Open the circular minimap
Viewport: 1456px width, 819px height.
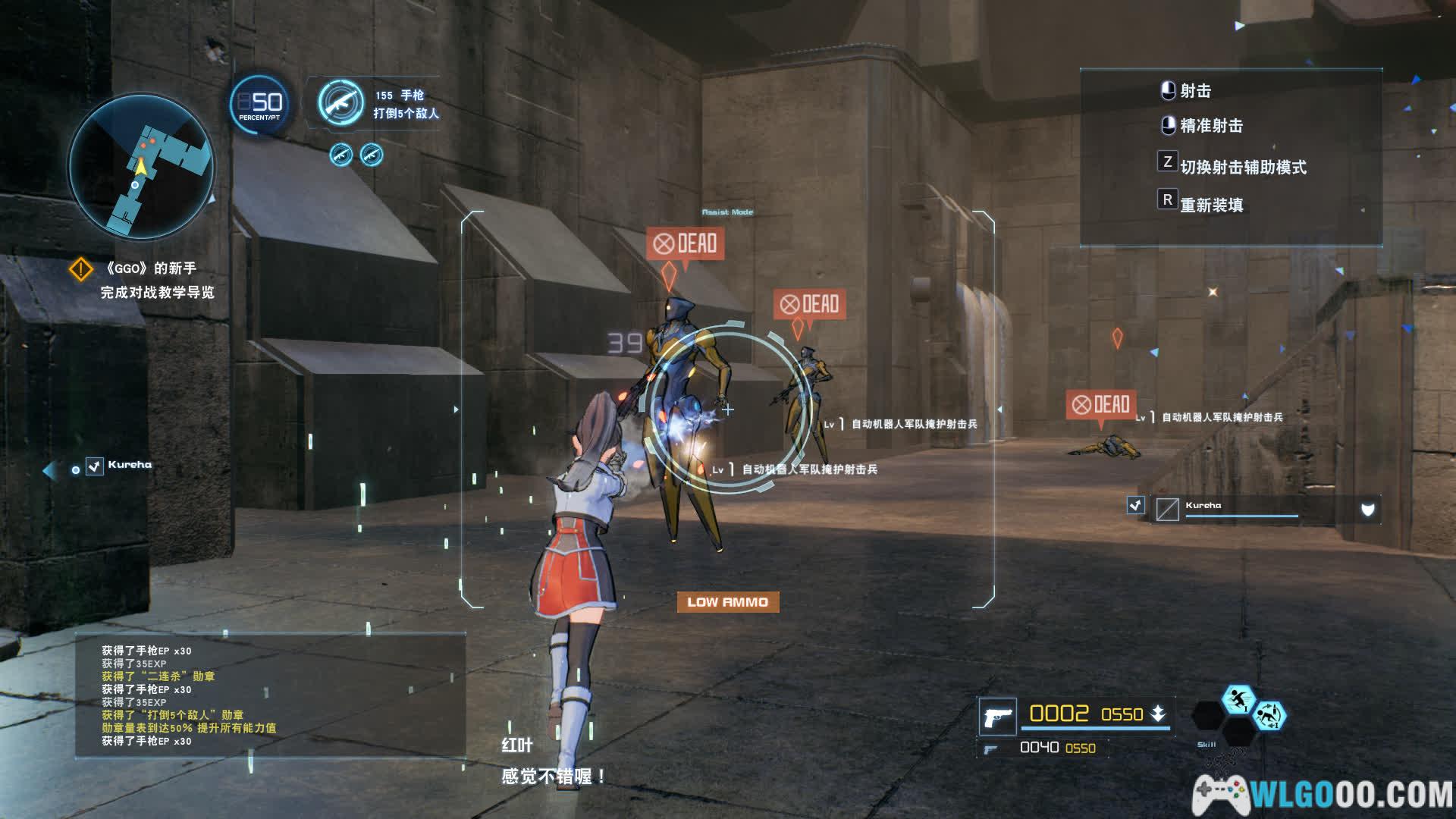[141, 165]
